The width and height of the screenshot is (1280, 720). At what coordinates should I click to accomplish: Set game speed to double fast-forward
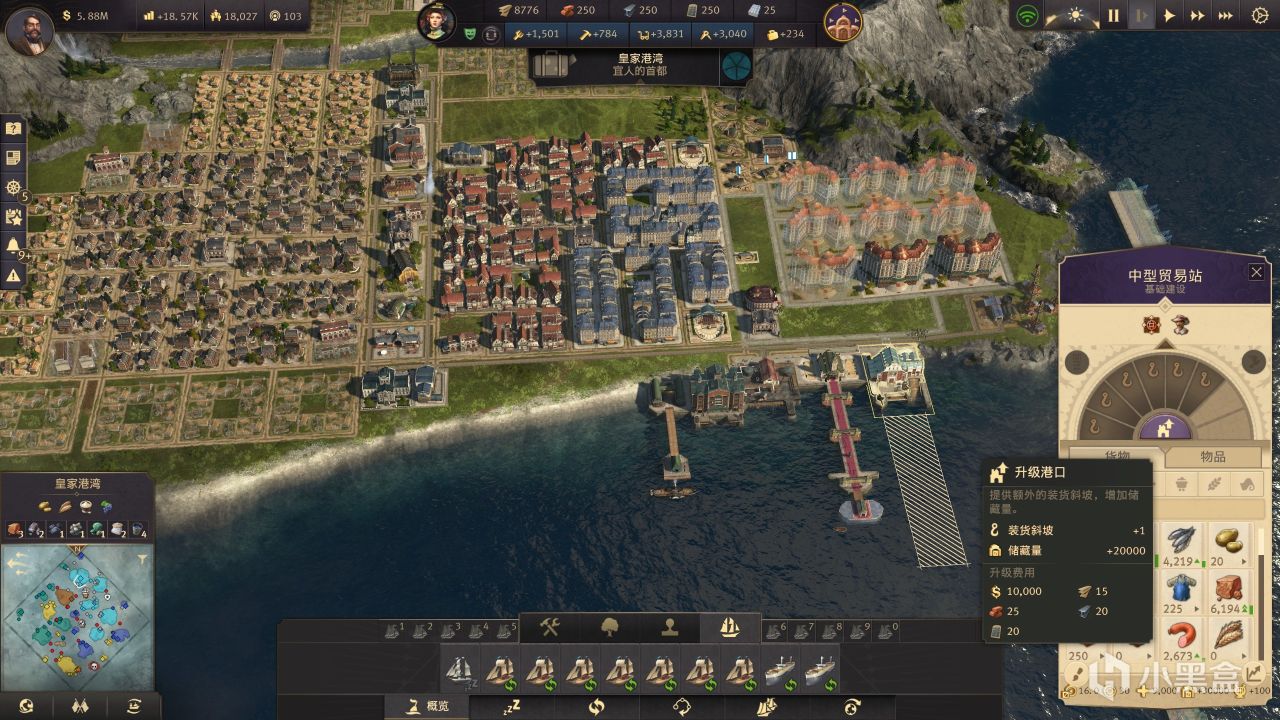pyautogui.click(x=1197, y=15)
